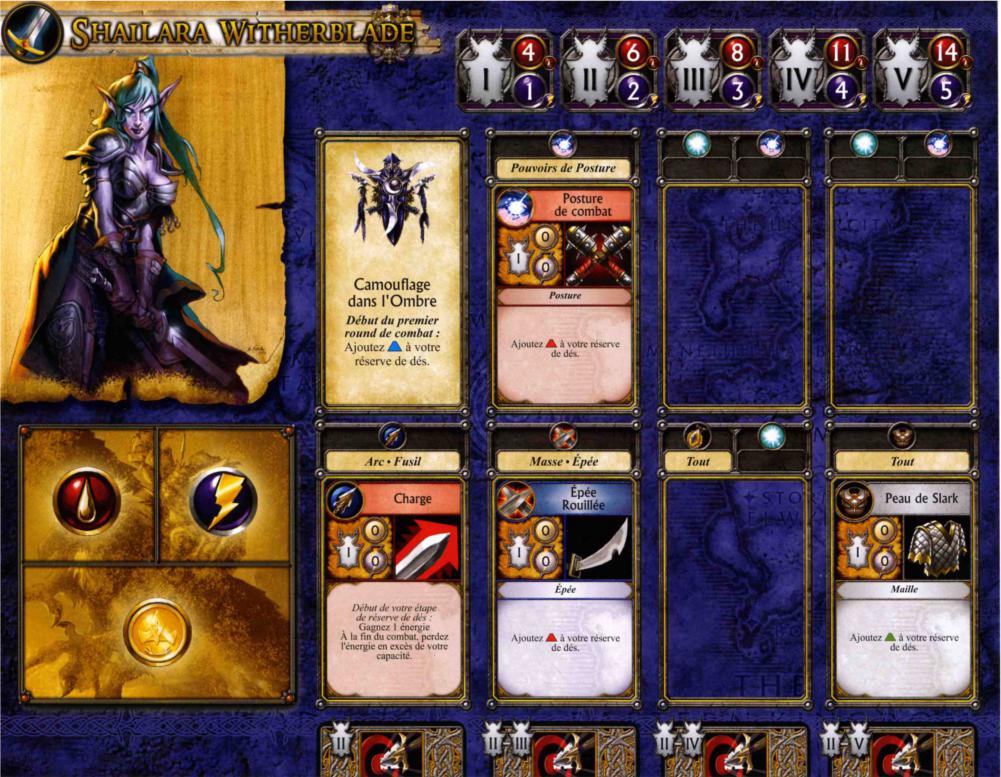Viewport: 1001px width, 777px height.
Task: Click the red blood drop health icon
Action: (87, 497)
